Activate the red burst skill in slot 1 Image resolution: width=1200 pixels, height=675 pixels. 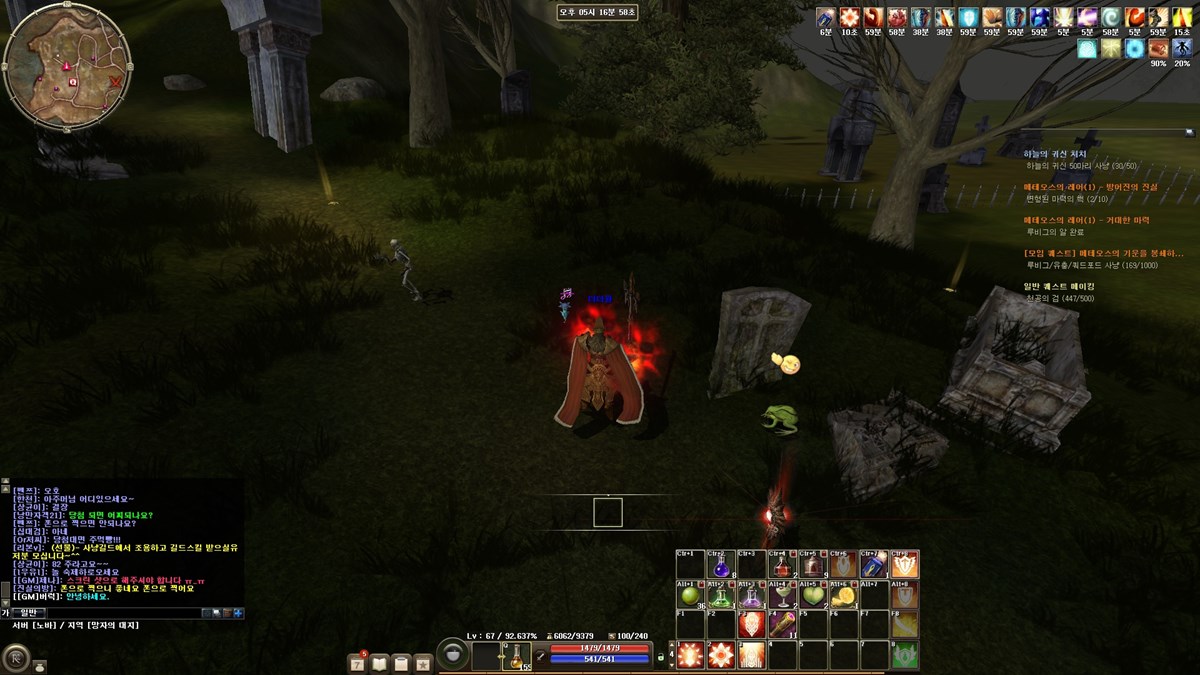pos(689,655)
